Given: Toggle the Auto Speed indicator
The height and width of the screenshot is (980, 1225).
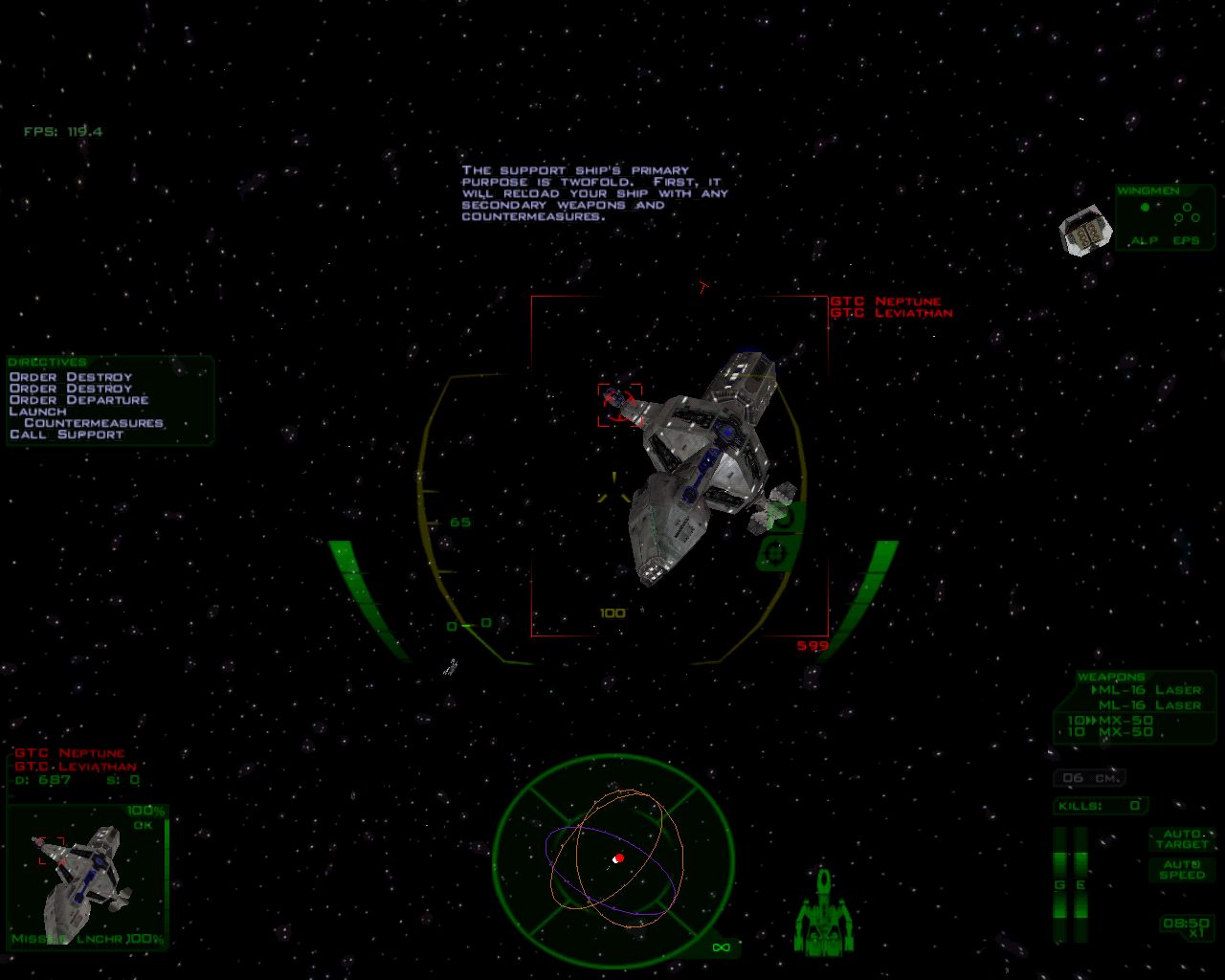Looking at the screenshot, I should point(1182,869).
